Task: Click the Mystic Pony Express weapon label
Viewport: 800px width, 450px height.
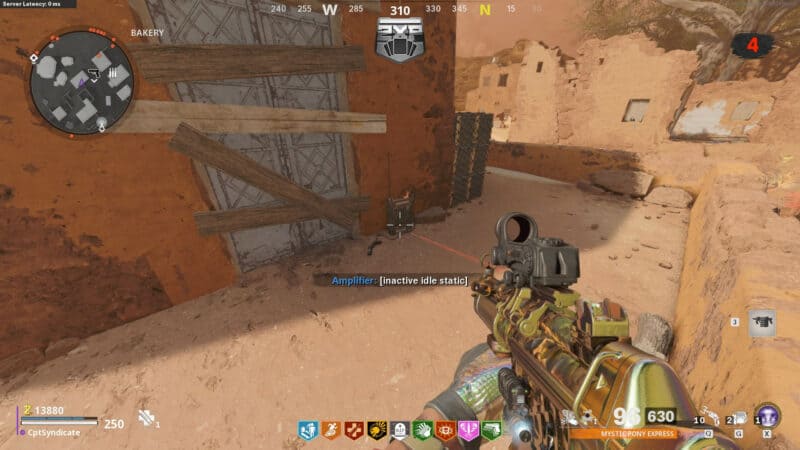Action: (620, 434)
